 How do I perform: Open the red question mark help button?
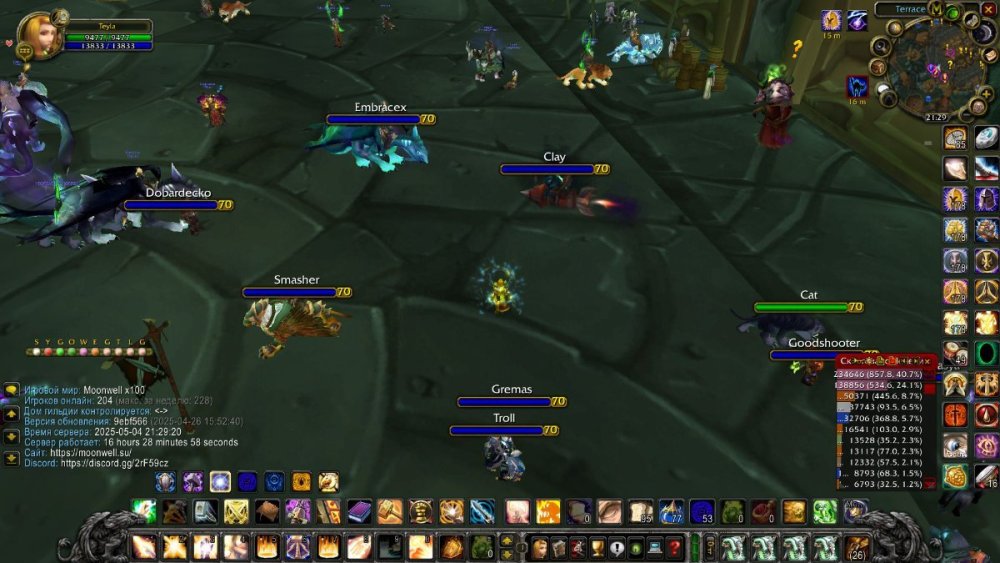coord(674,547)
